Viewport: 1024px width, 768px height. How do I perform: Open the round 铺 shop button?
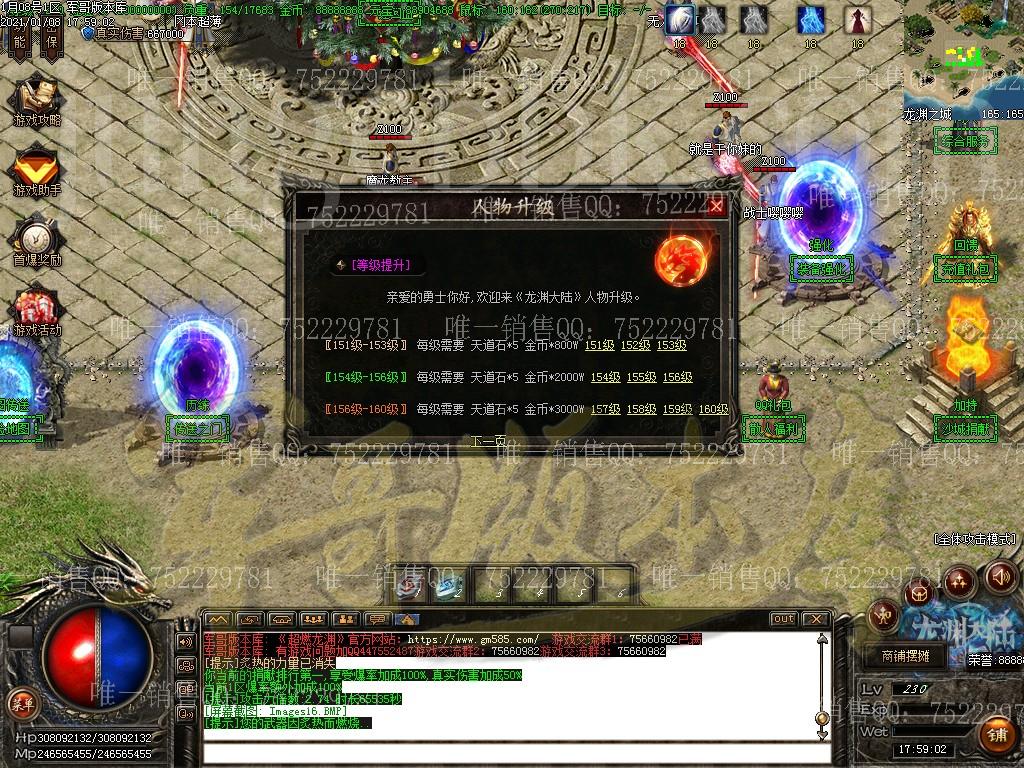pyautogui.click(x=996, y=735)
